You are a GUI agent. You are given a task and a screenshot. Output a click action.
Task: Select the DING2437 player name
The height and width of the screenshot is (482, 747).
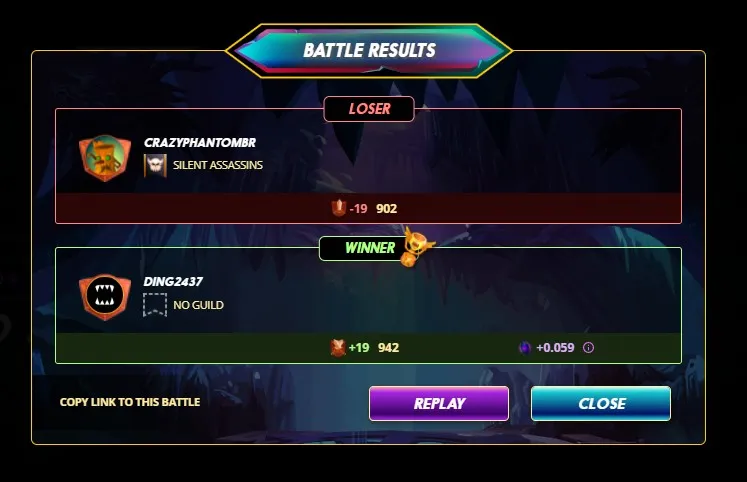[173, 282]
